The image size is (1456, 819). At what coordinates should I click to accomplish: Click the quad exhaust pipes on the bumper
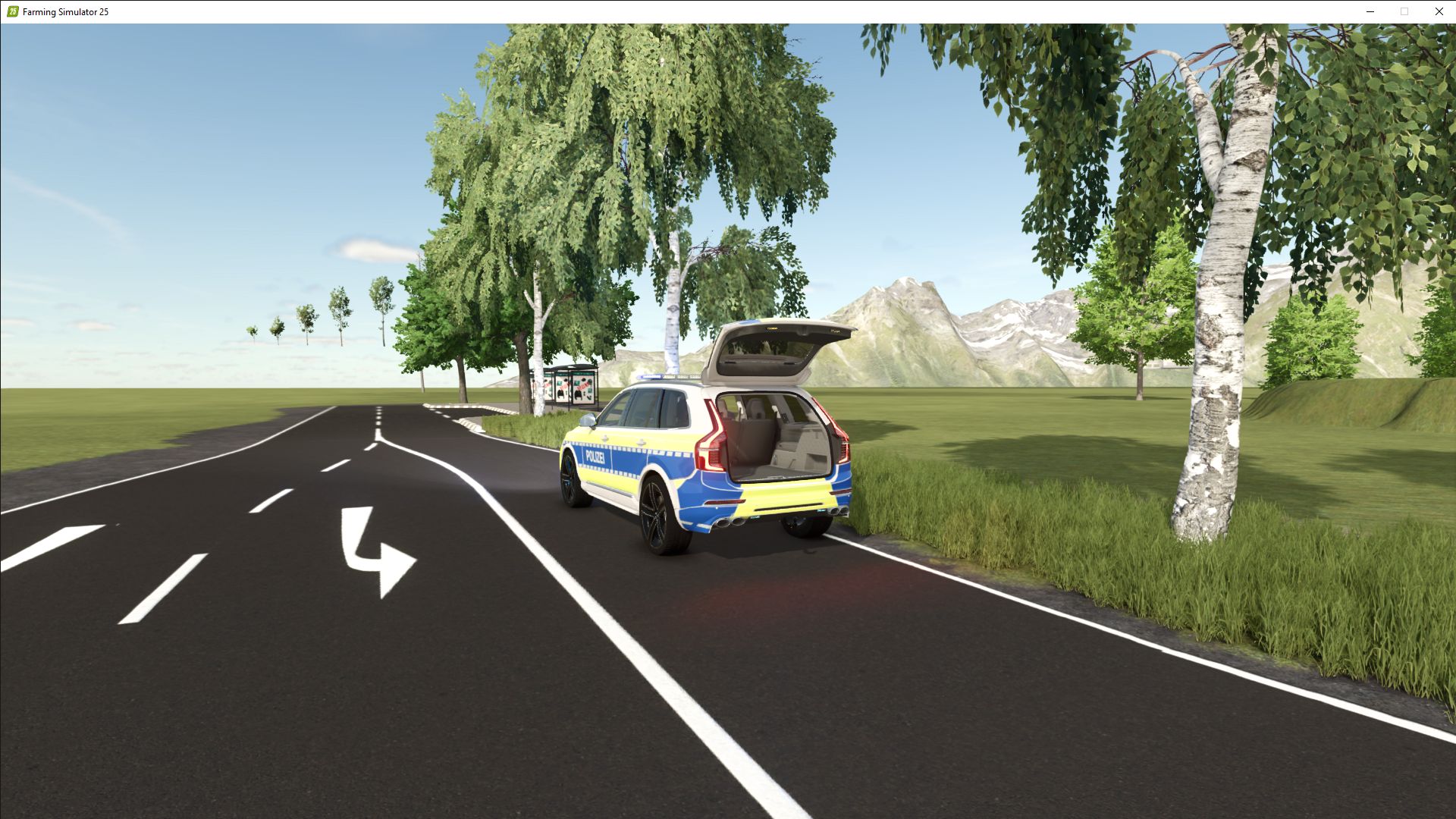tap(732, 522)
